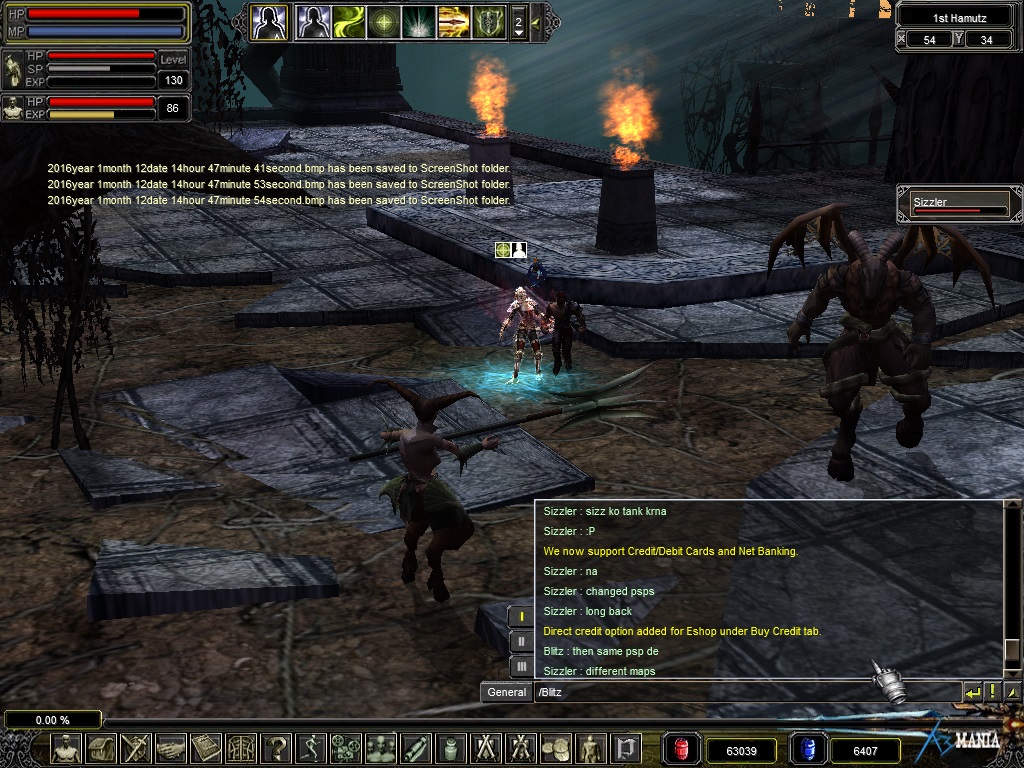Click the gold coins icon in toolbar
Image resolution: width=1024 pixels, height=768 pixels.
[x=556, y=748]
